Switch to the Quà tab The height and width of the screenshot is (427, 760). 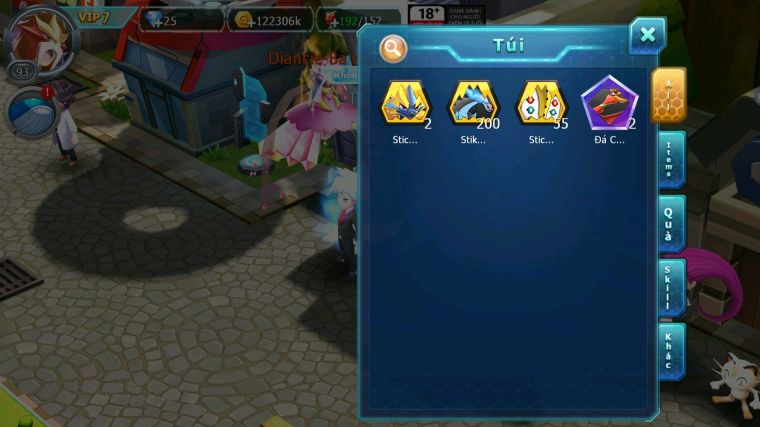(669, 223)
